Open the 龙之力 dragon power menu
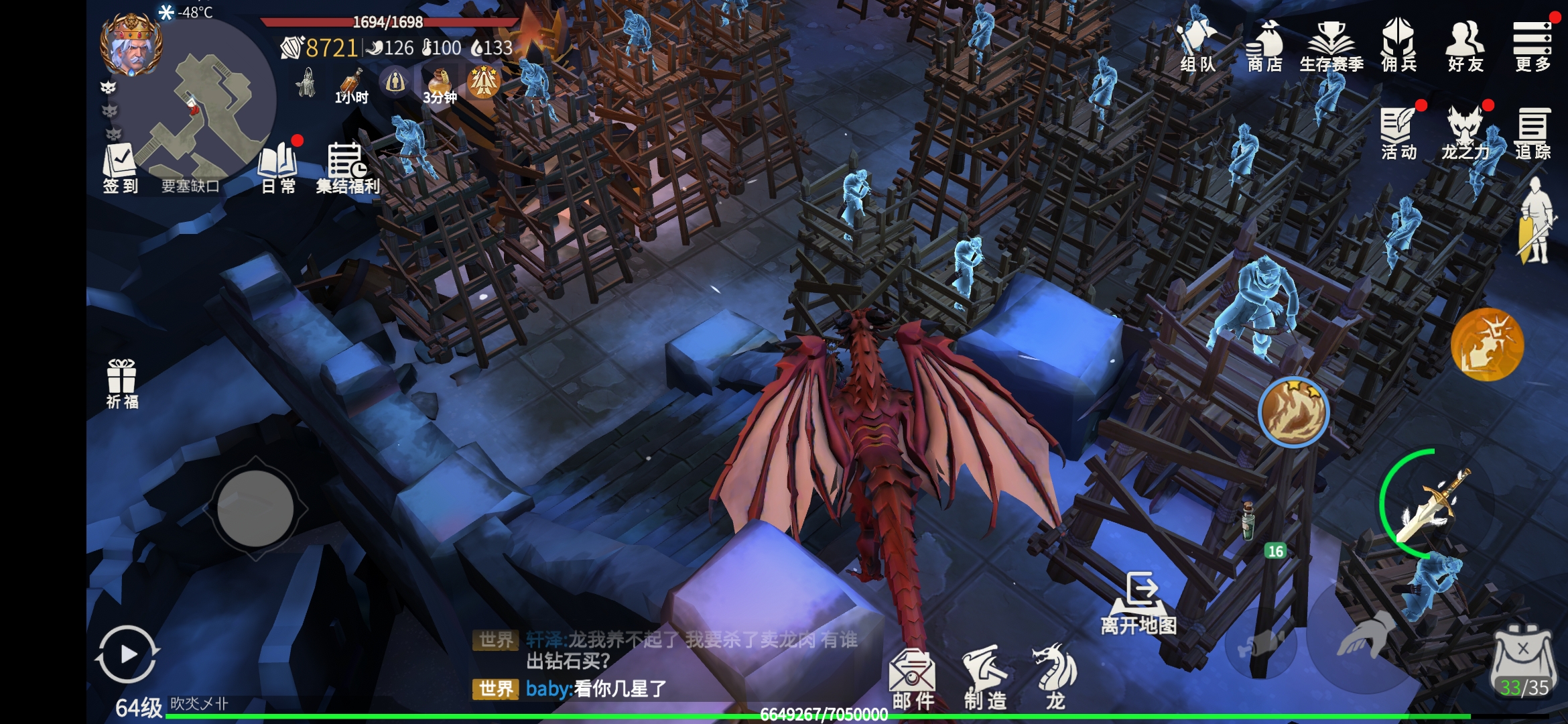1568x724 pixels. (x=1465, y=133)
